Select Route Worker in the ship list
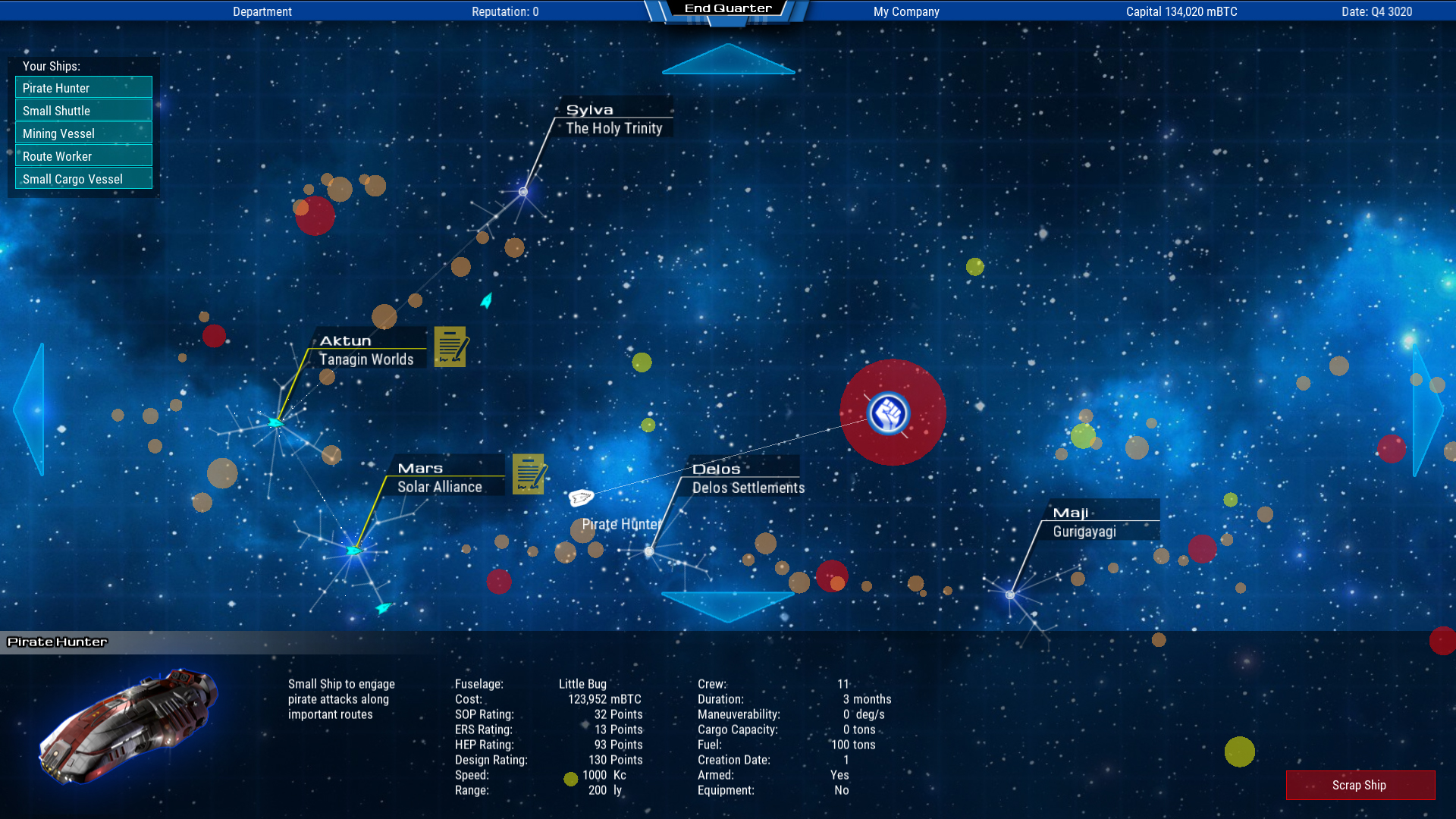 pos(83,155)
